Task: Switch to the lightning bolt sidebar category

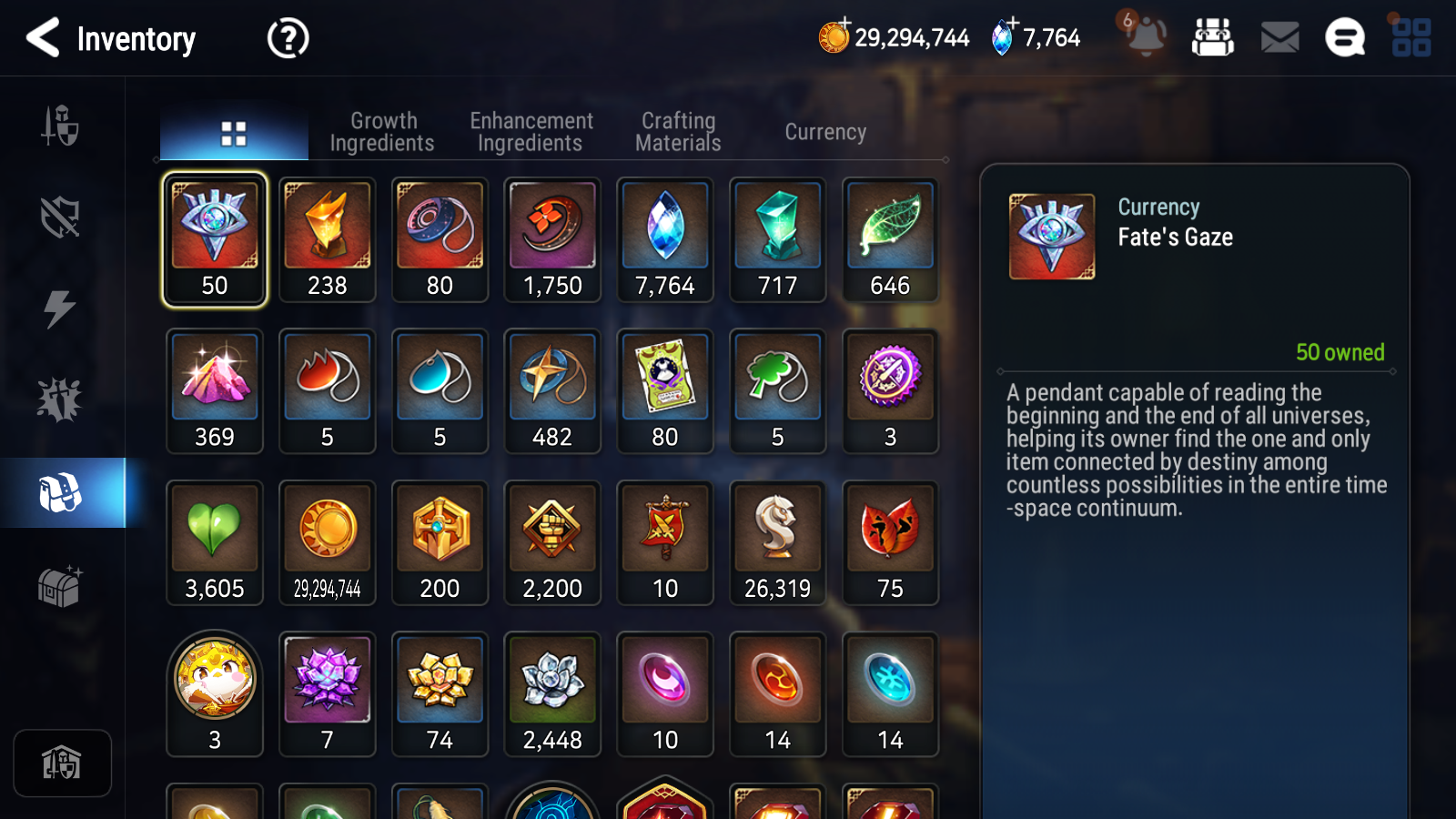Action: tap(60, 309)
